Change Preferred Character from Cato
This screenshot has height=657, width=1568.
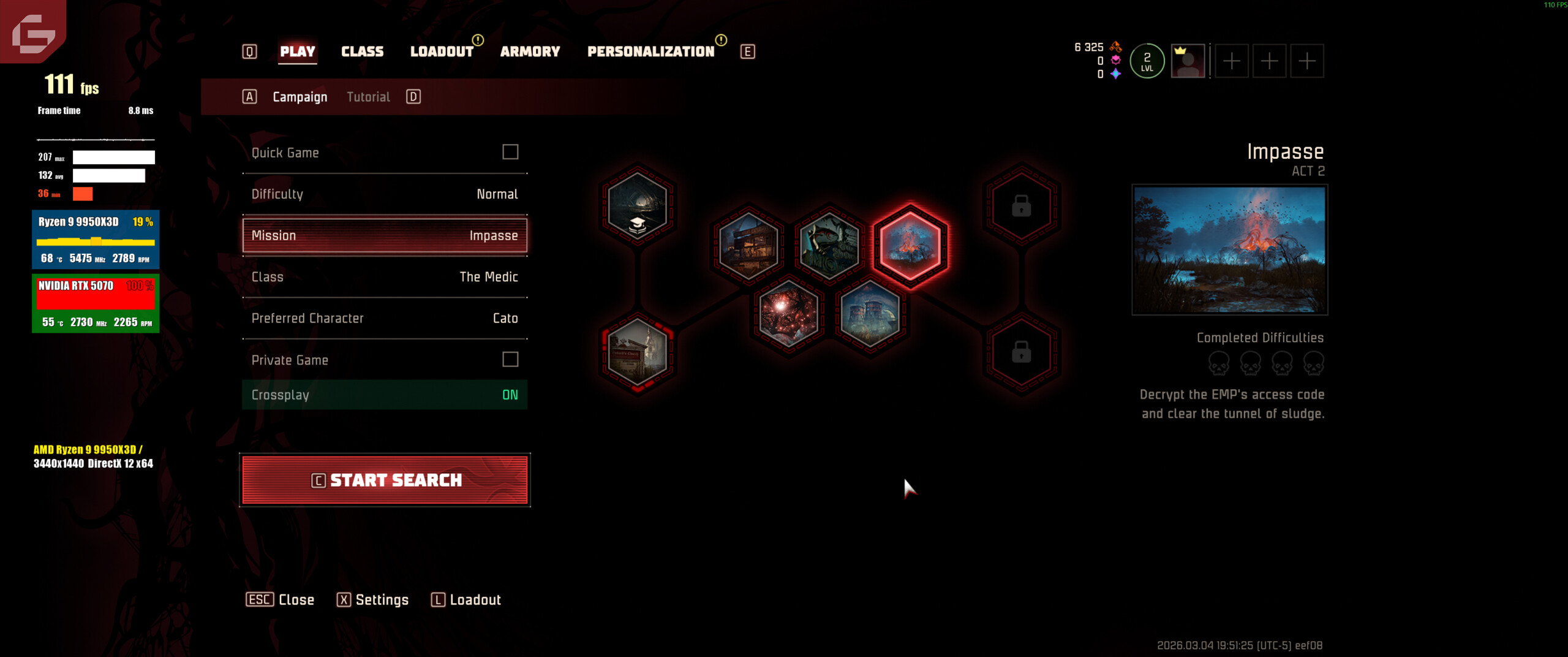385,318
